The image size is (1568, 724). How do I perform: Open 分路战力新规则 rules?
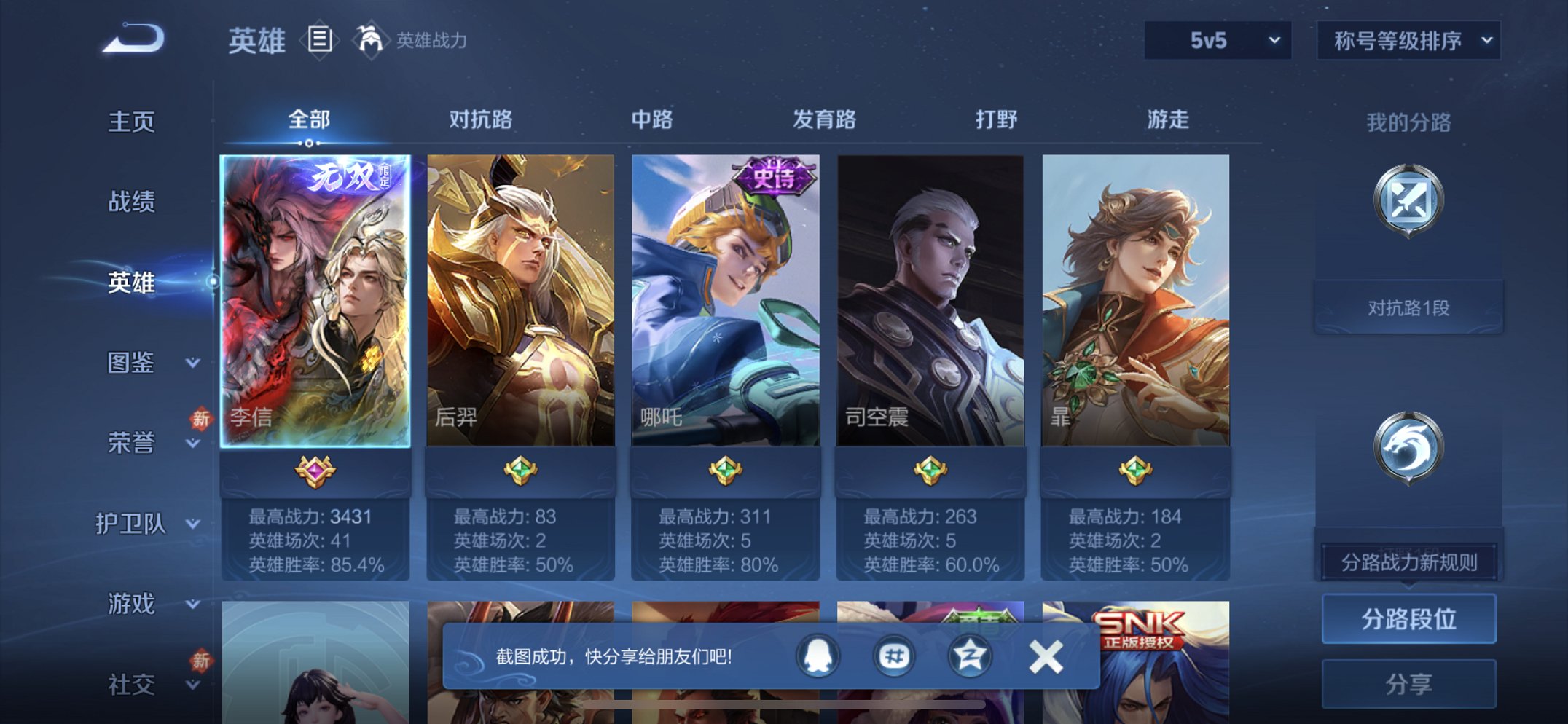point(1409,561)
